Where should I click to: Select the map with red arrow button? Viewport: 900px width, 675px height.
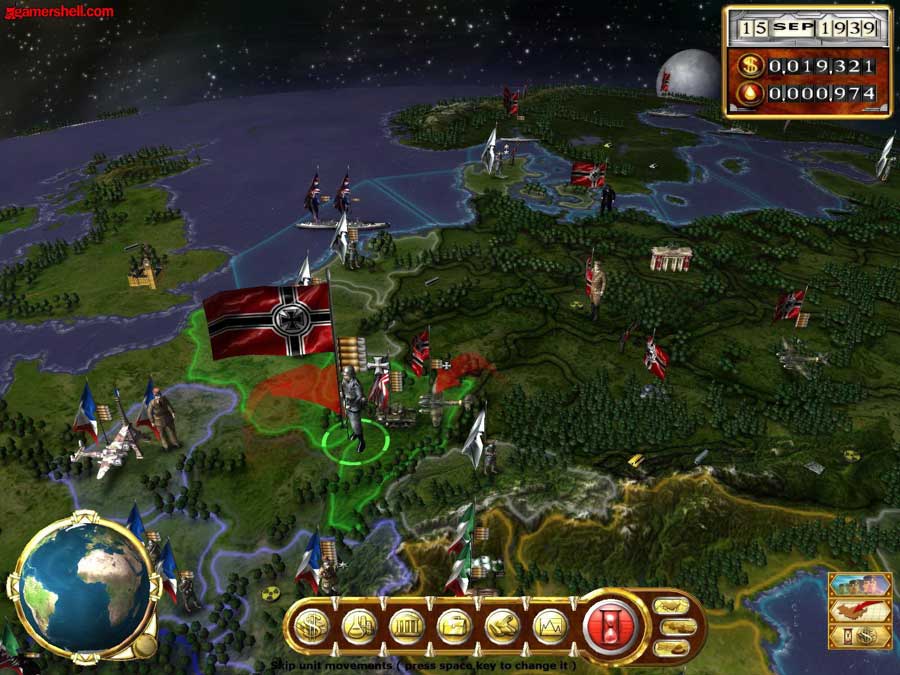click(859, 610)
